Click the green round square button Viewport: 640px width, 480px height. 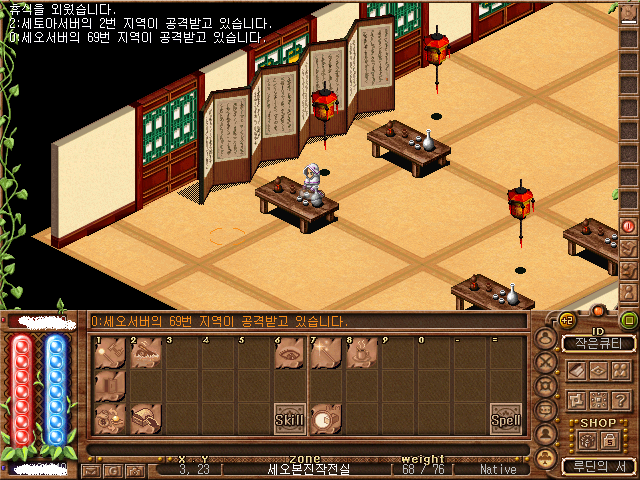pos(629,320)
